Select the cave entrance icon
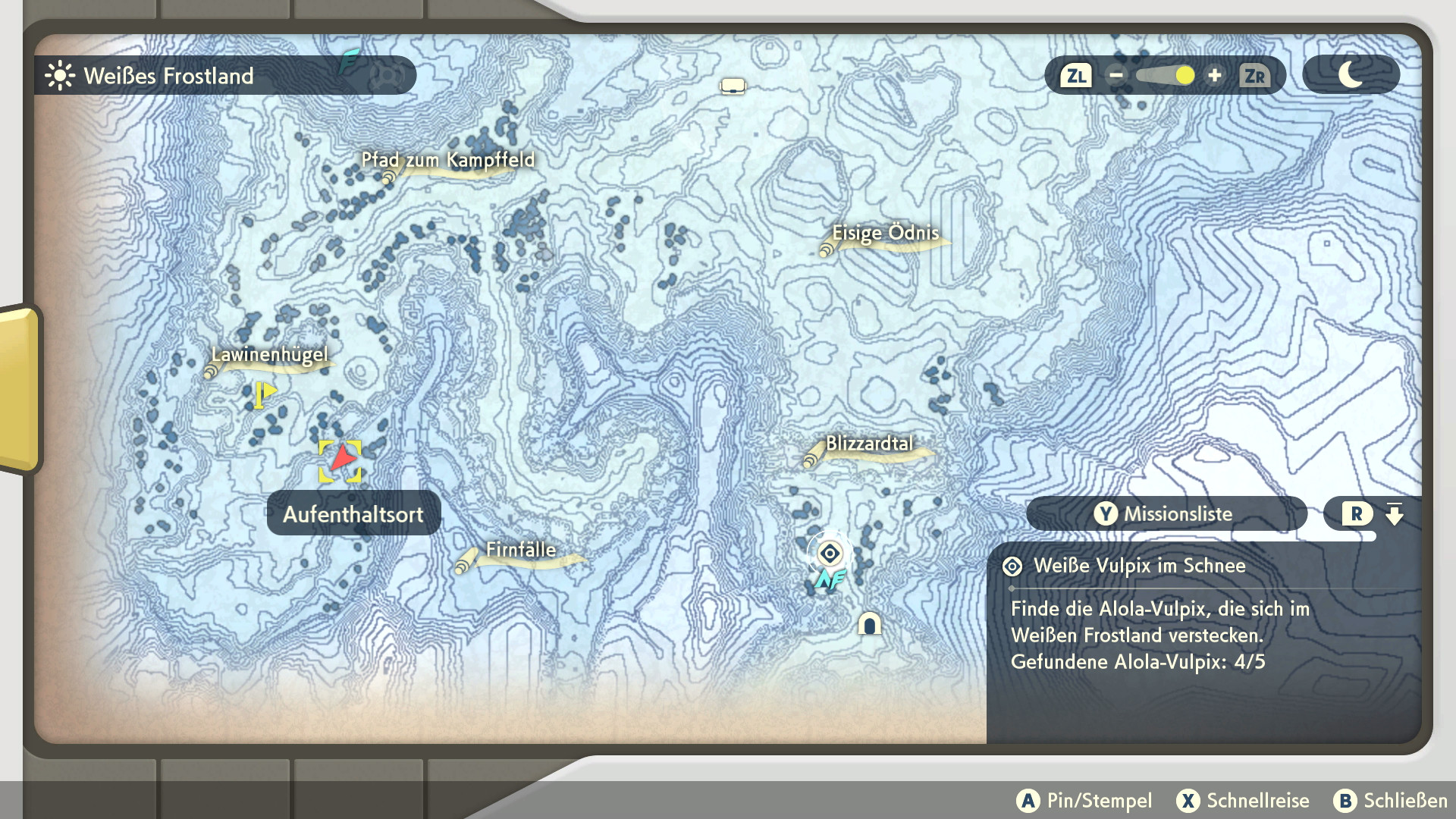 pyautogui.click(x=869, y=623)
